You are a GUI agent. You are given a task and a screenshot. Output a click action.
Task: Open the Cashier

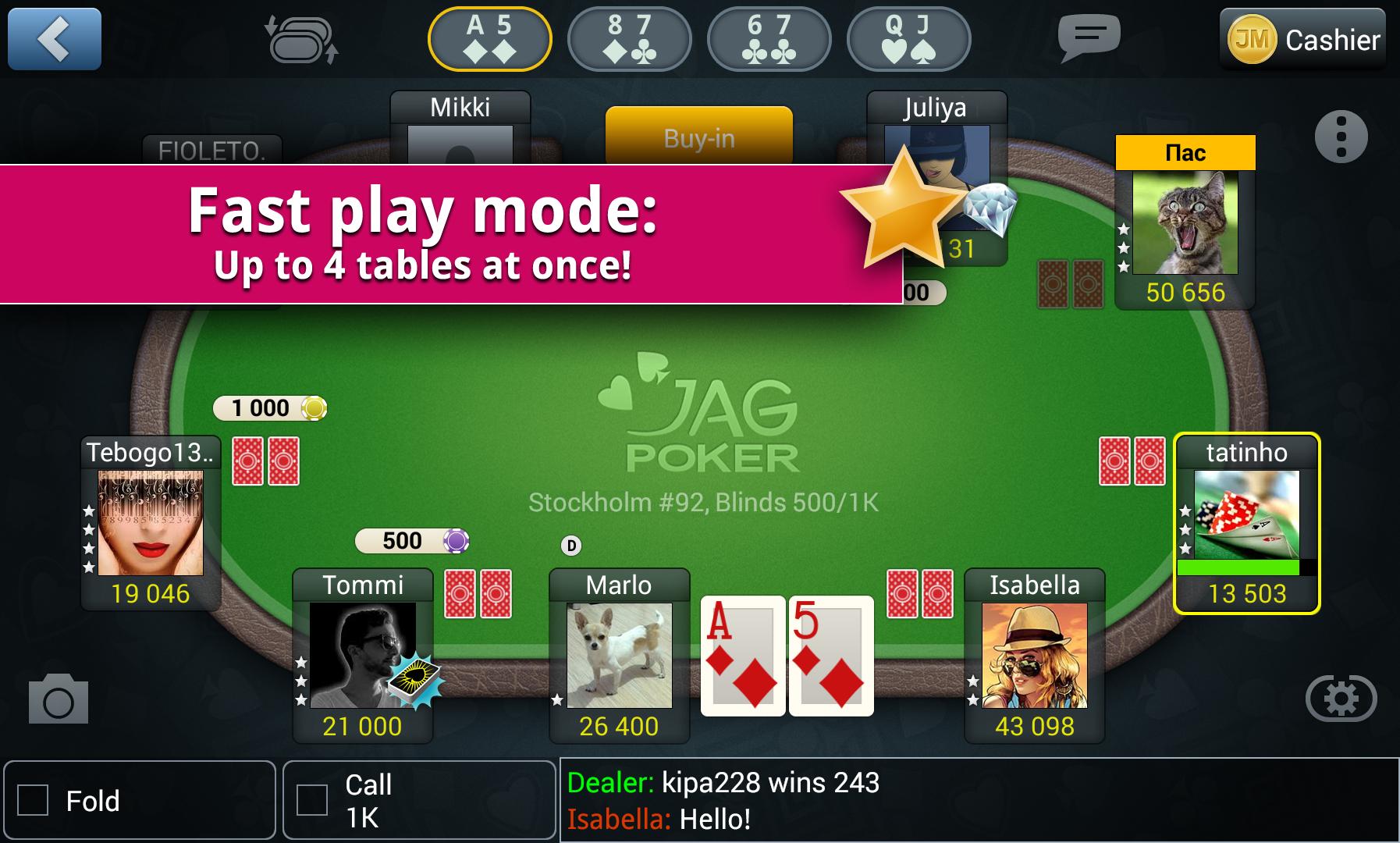(x=1330, y=39)
